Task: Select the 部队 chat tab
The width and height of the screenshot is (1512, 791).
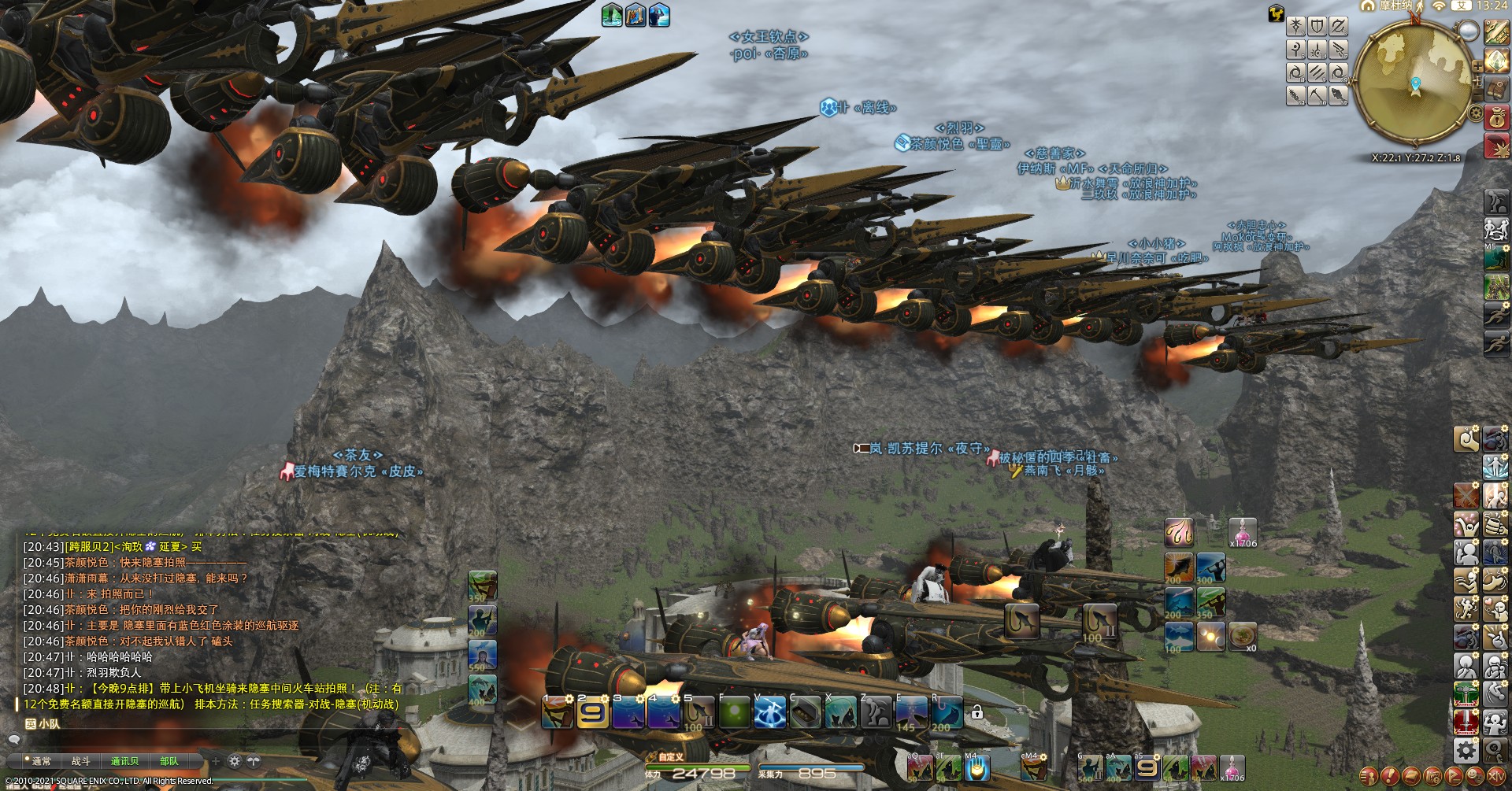Action: [x=169, y=761]
